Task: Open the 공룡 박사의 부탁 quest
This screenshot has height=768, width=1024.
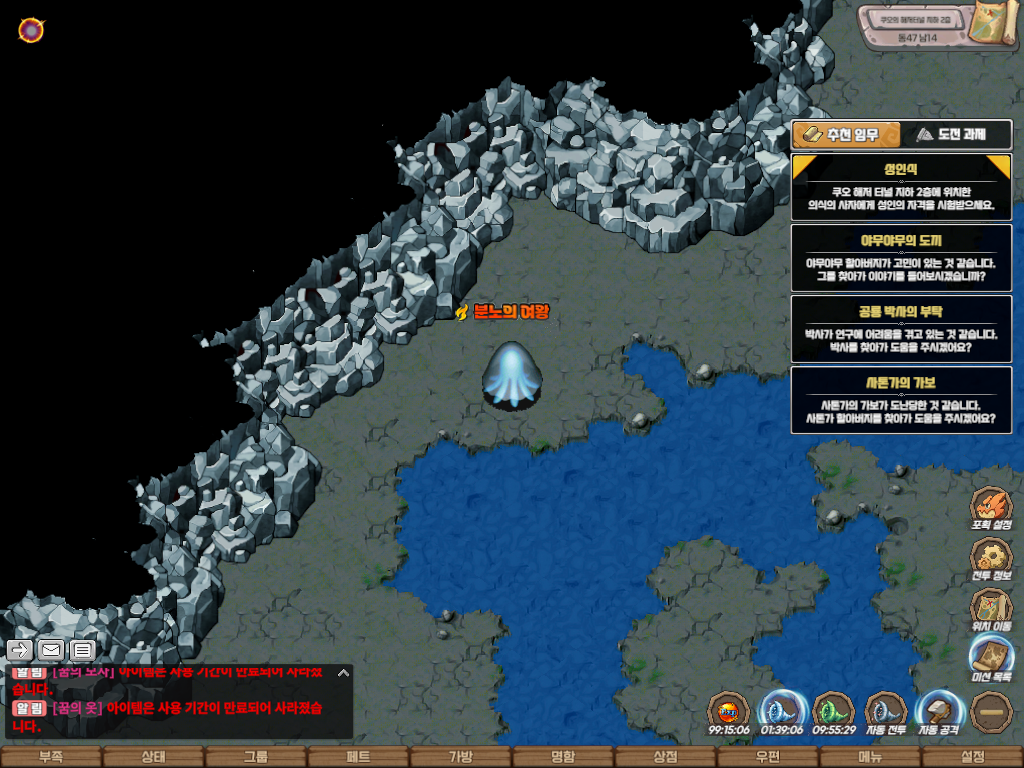Action: click(901, 328)
